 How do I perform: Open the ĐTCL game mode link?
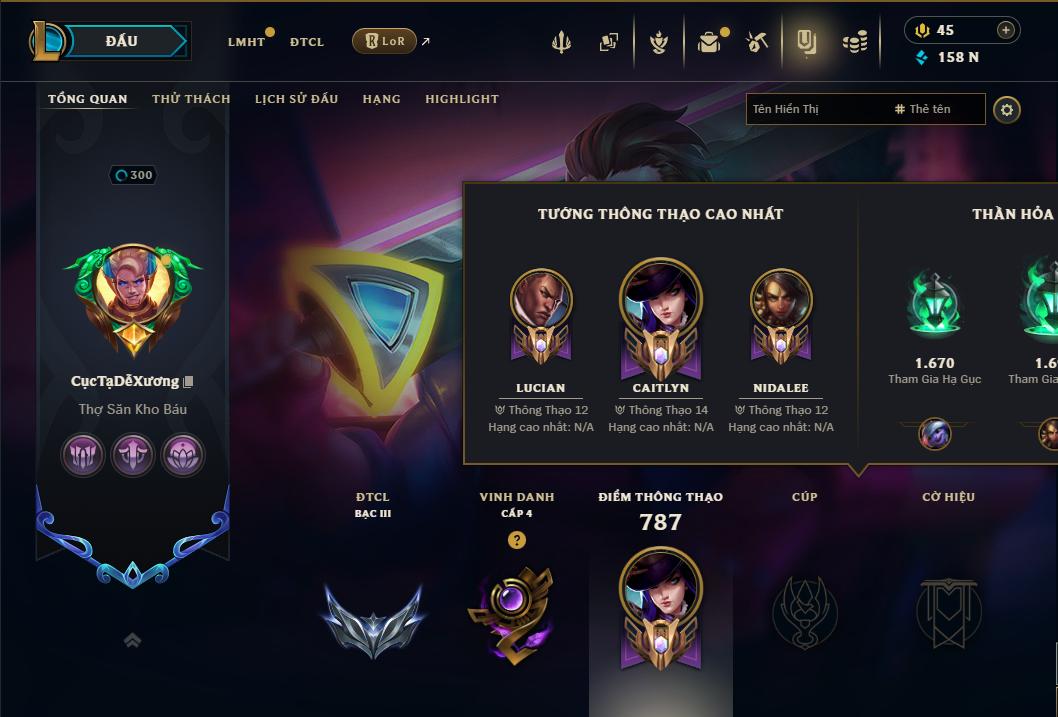[x=307, y=42]
